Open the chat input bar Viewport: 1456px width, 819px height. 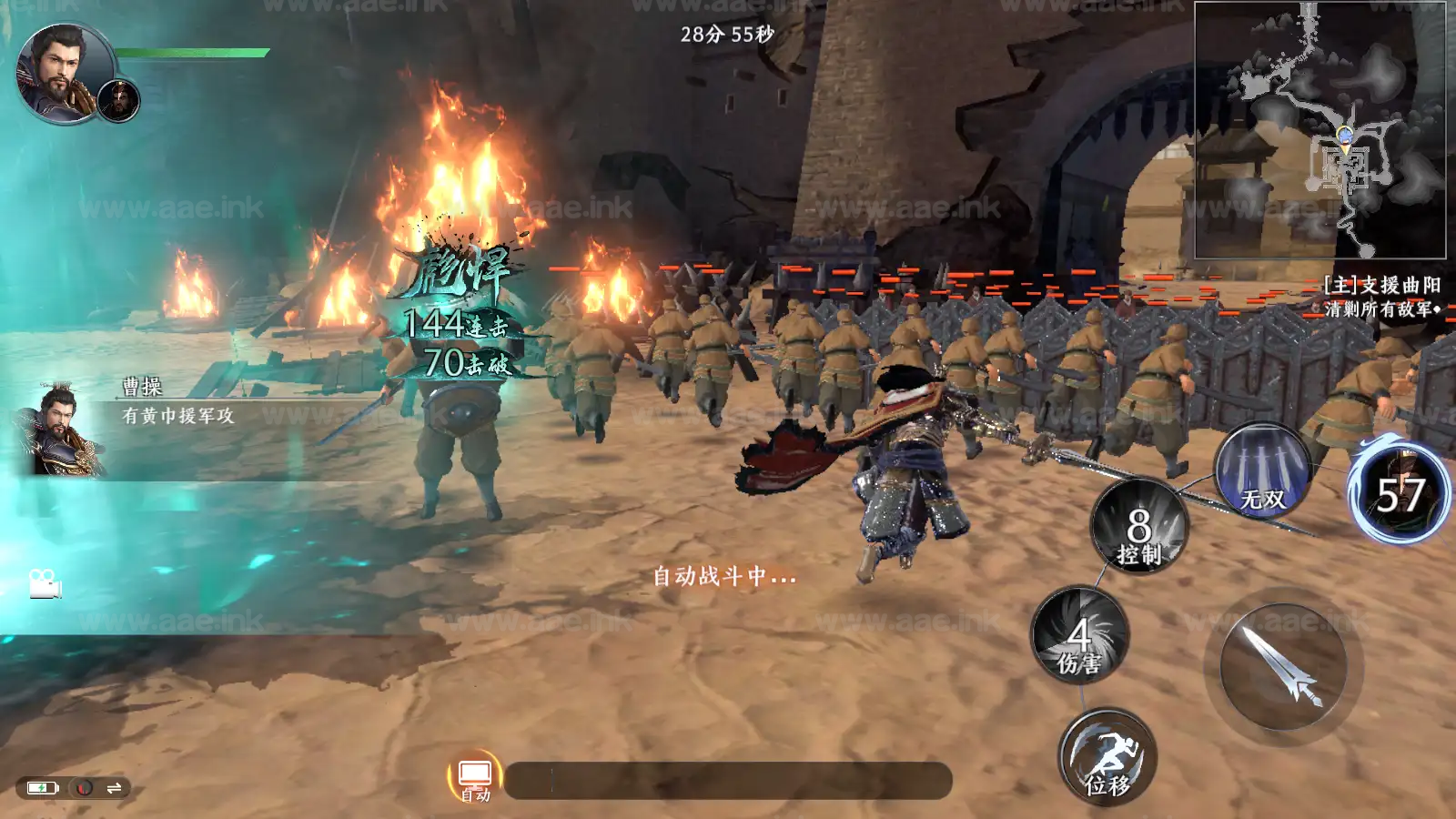pyautogui.click(x=728, y=781)
